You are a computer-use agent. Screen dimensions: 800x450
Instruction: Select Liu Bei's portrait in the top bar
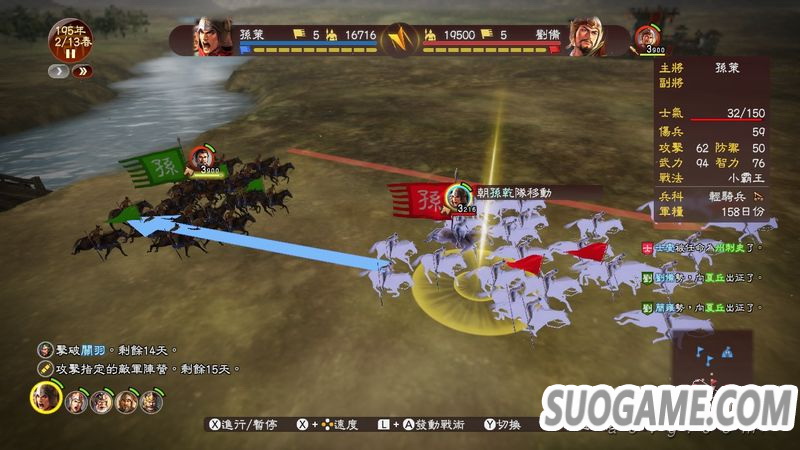pyautogui.click(x=586, y=37)
